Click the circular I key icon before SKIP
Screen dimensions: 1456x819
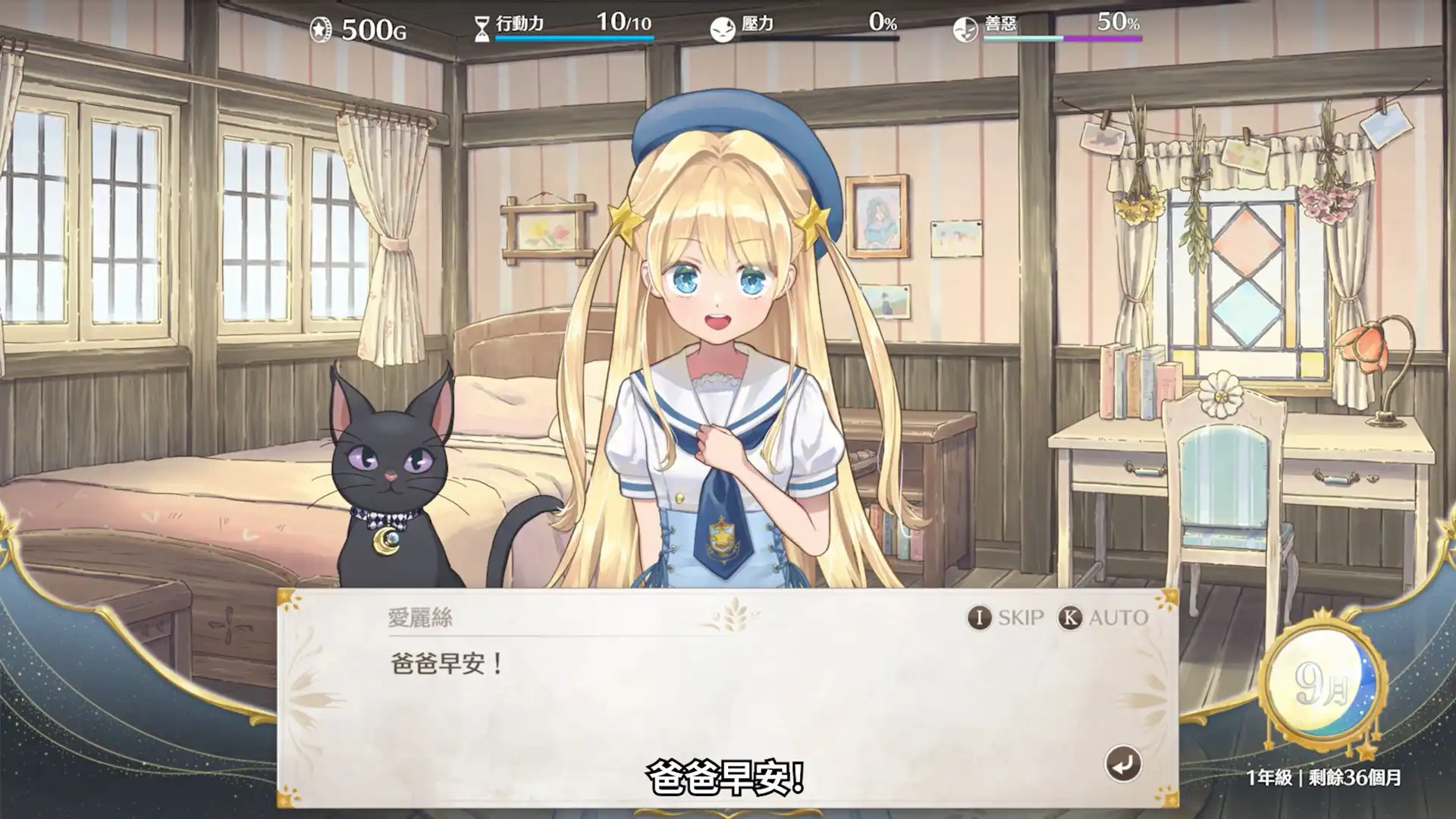pyautogui.click(x=980, y=617)
